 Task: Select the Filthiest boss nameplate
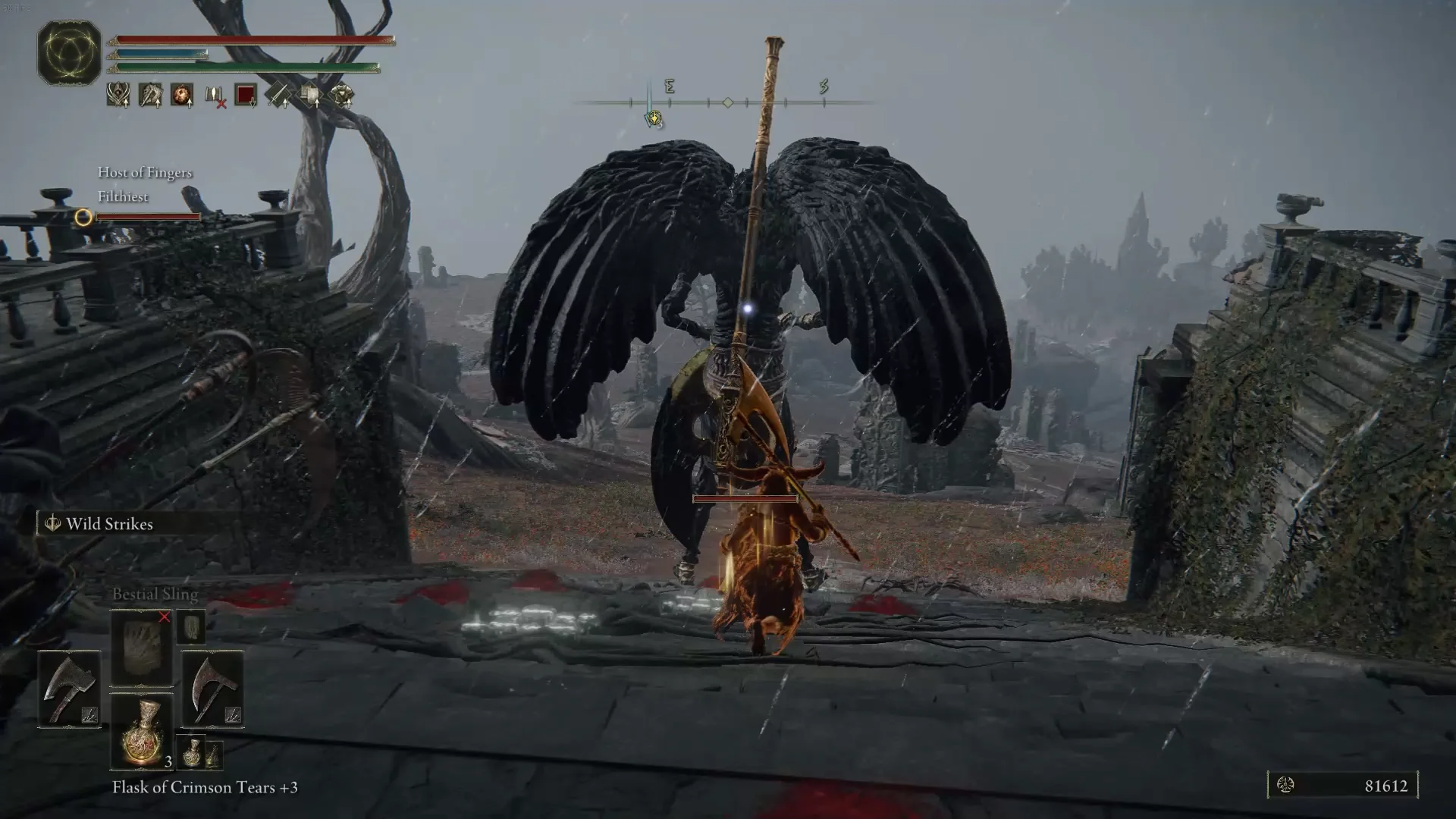pyautogui.click(x=123, y=197)
